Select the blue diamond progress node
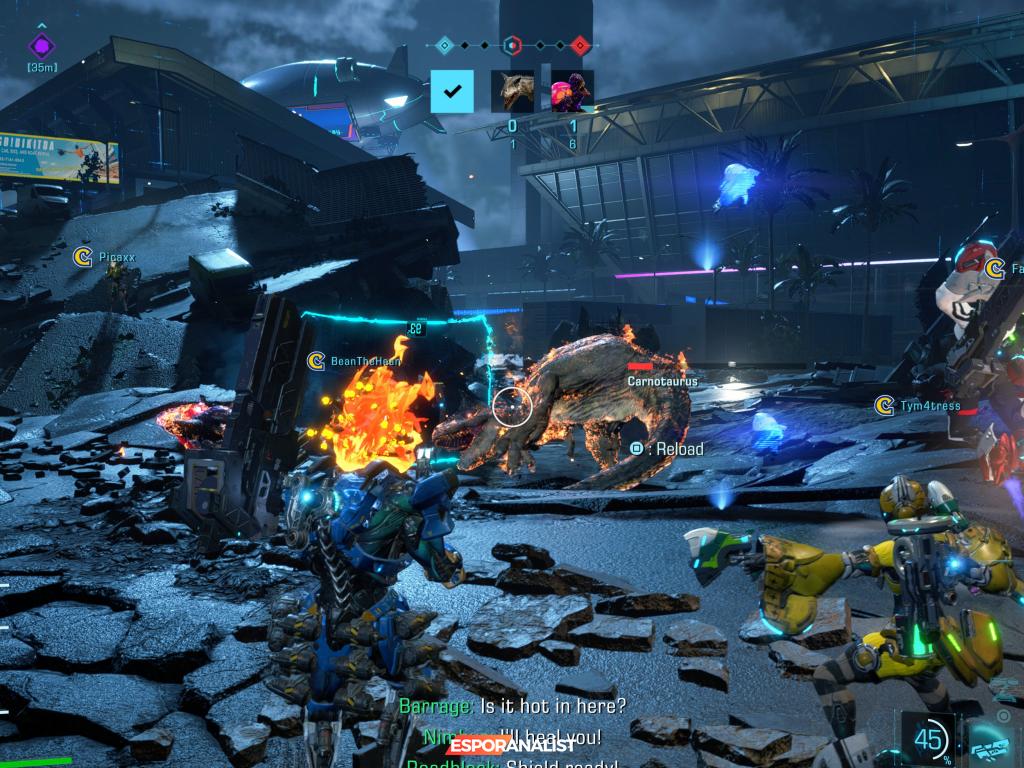This screenshot has width=1024, height=768. [445, 44]
